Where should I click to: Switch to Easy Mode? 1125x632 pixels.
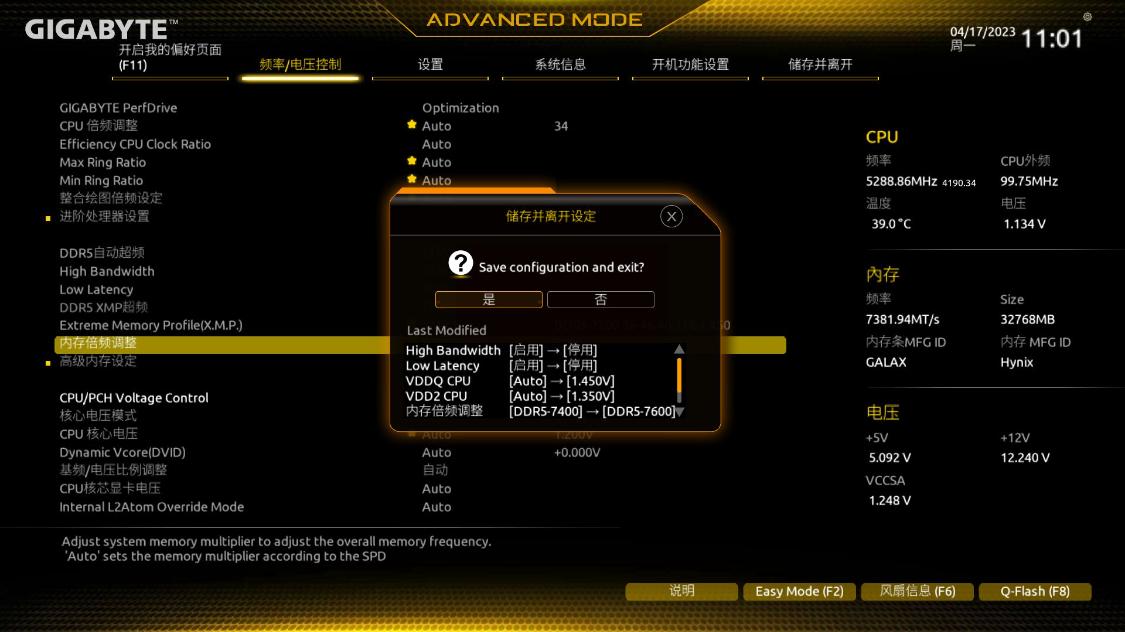coord(799,591)
